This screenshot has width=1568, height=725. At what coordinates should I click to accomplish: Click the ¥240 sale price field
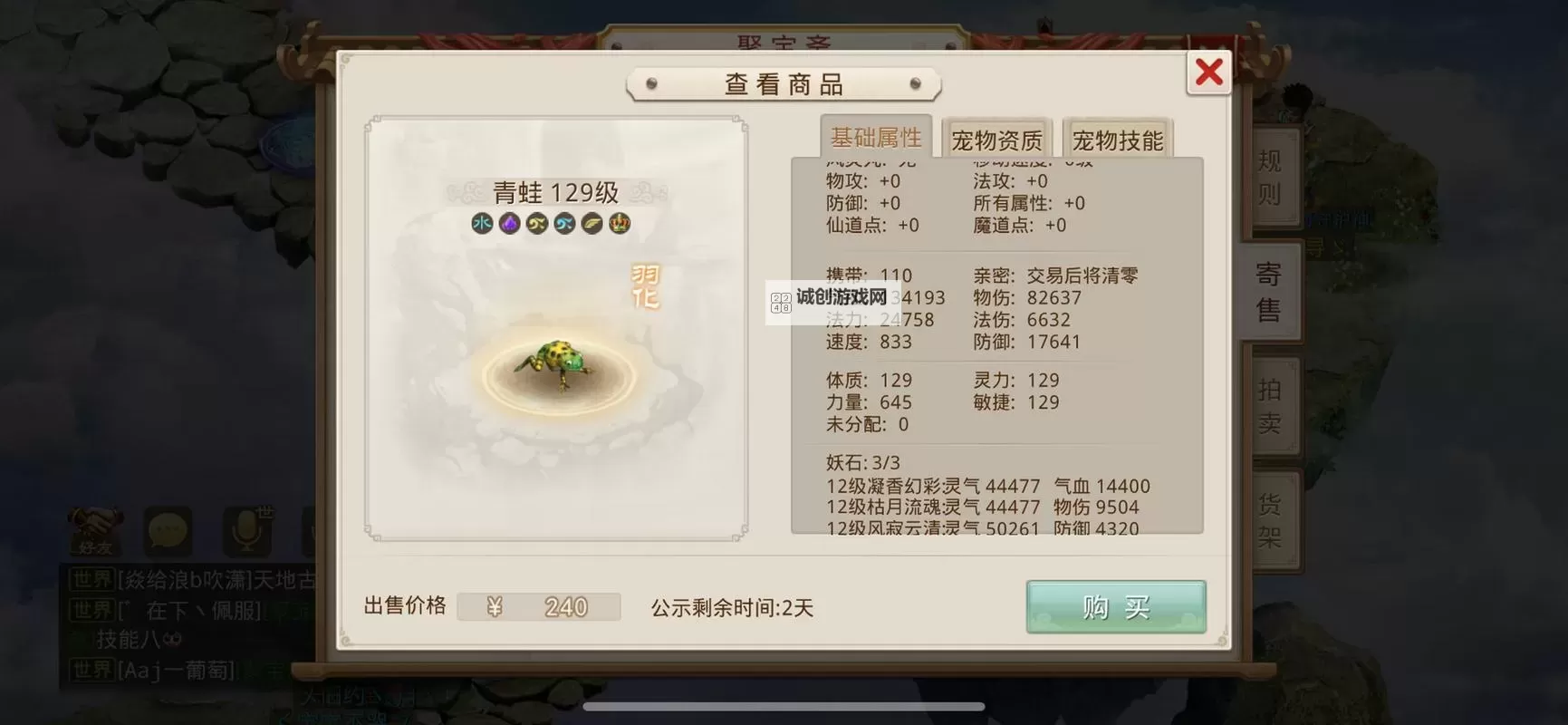click(539, 606)
